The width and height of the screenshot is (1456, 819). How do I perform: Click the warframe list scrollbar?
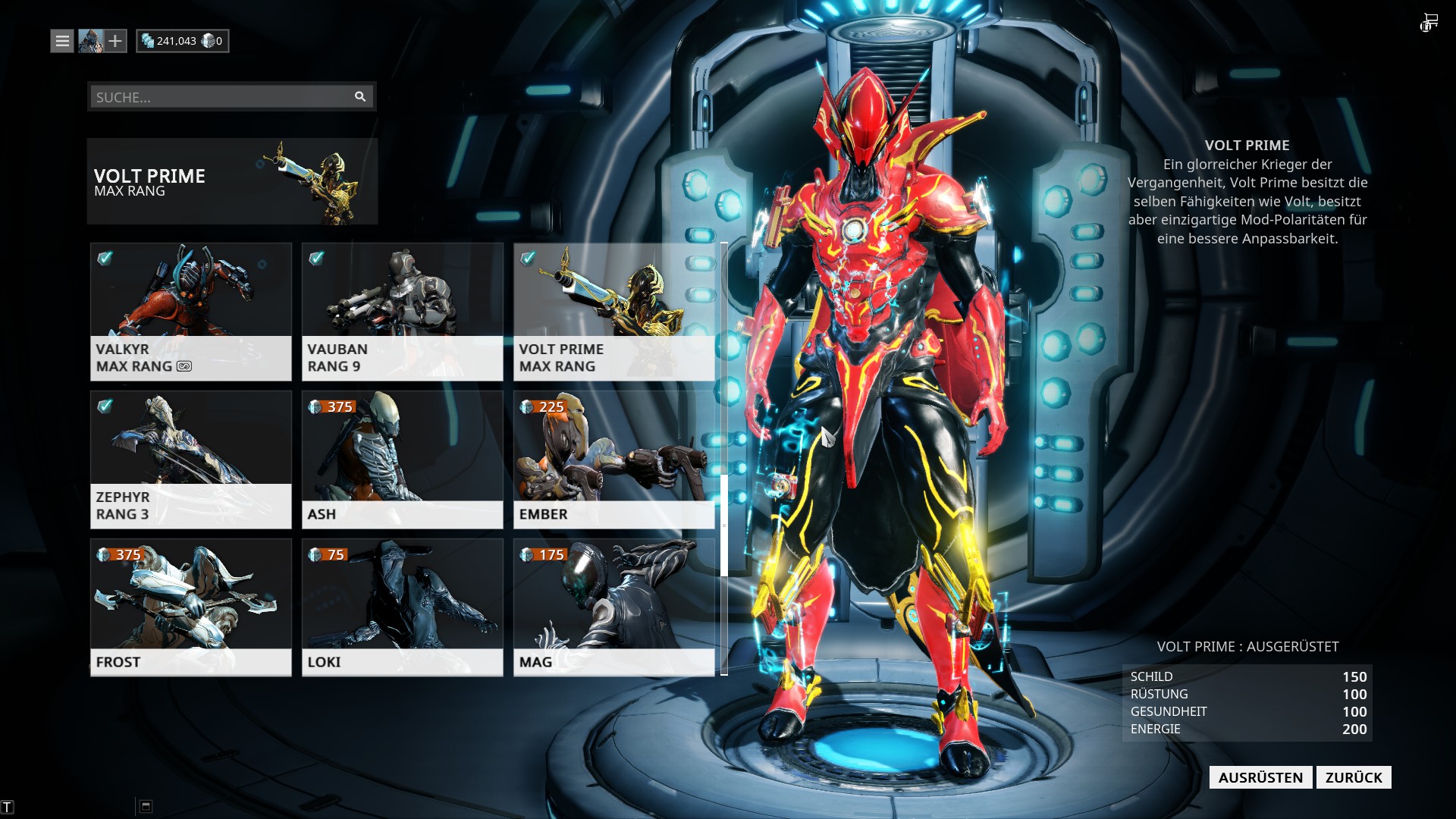724,525
